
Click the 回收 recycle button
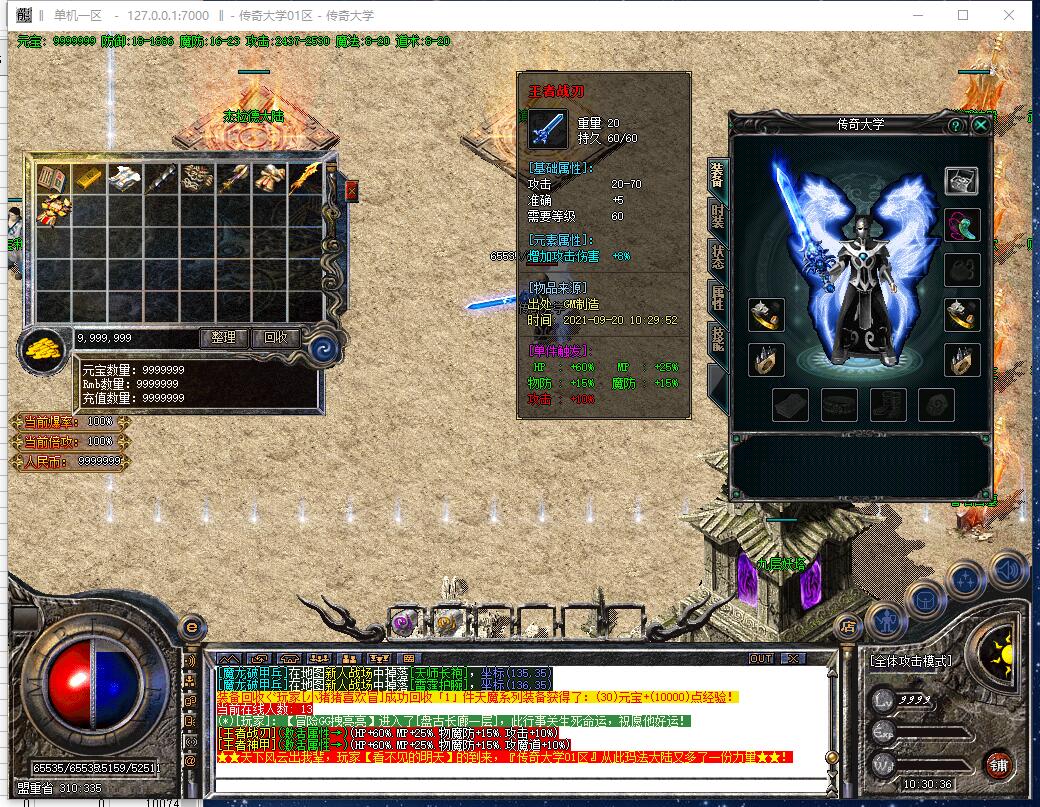pyautogui.click(x=276, y=337)
